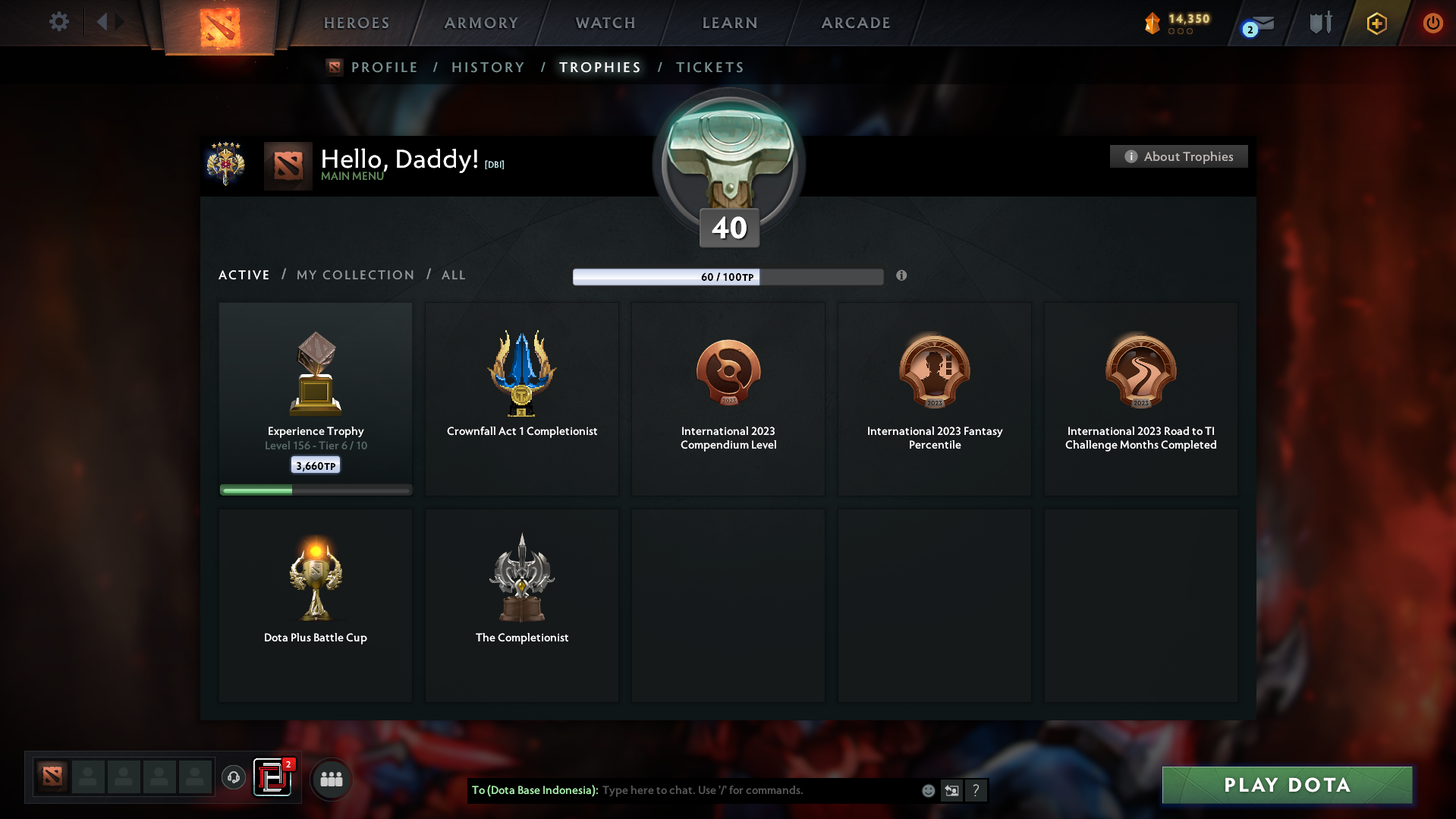
Task: Open the armory shield and sword icon
Action: [1319, 23]
